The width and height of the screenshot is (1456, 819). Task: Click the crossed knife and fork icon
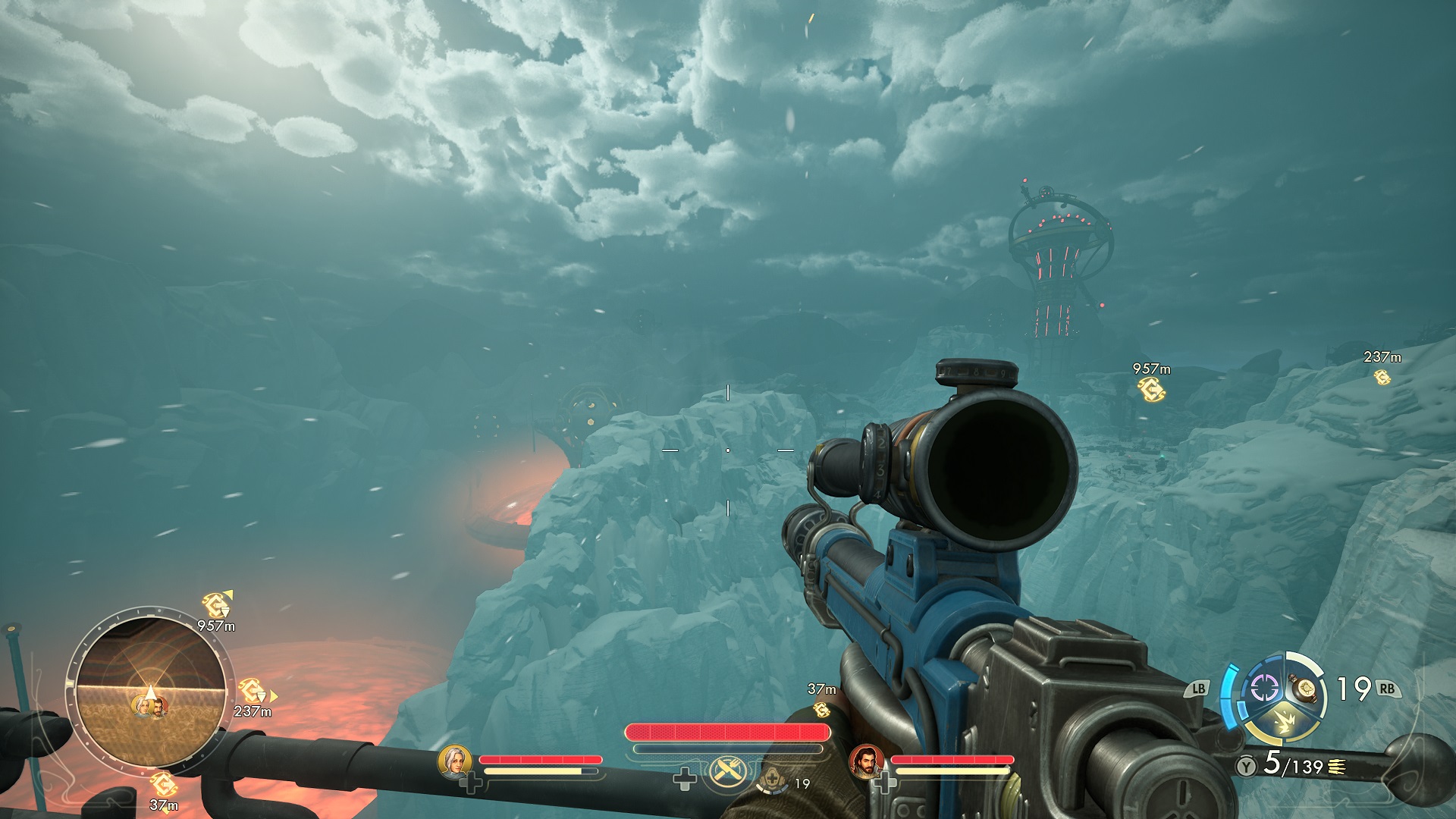tap(728, 772)
